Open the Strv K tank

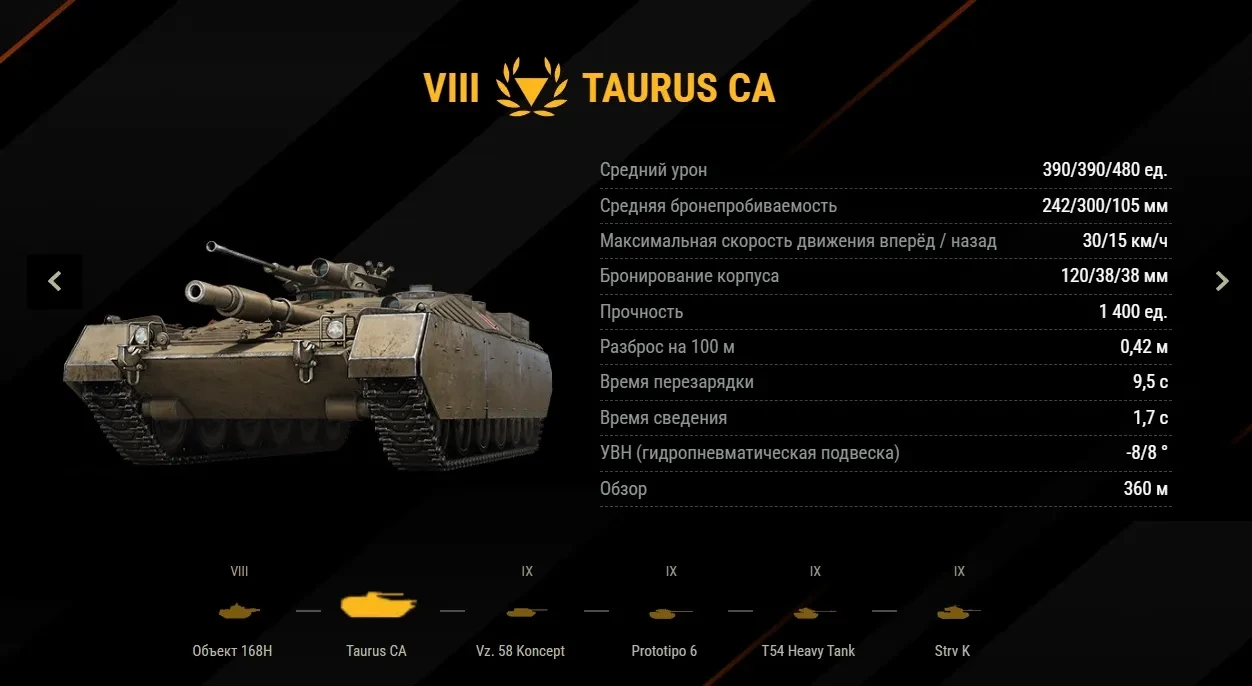(x=957, y=610)
